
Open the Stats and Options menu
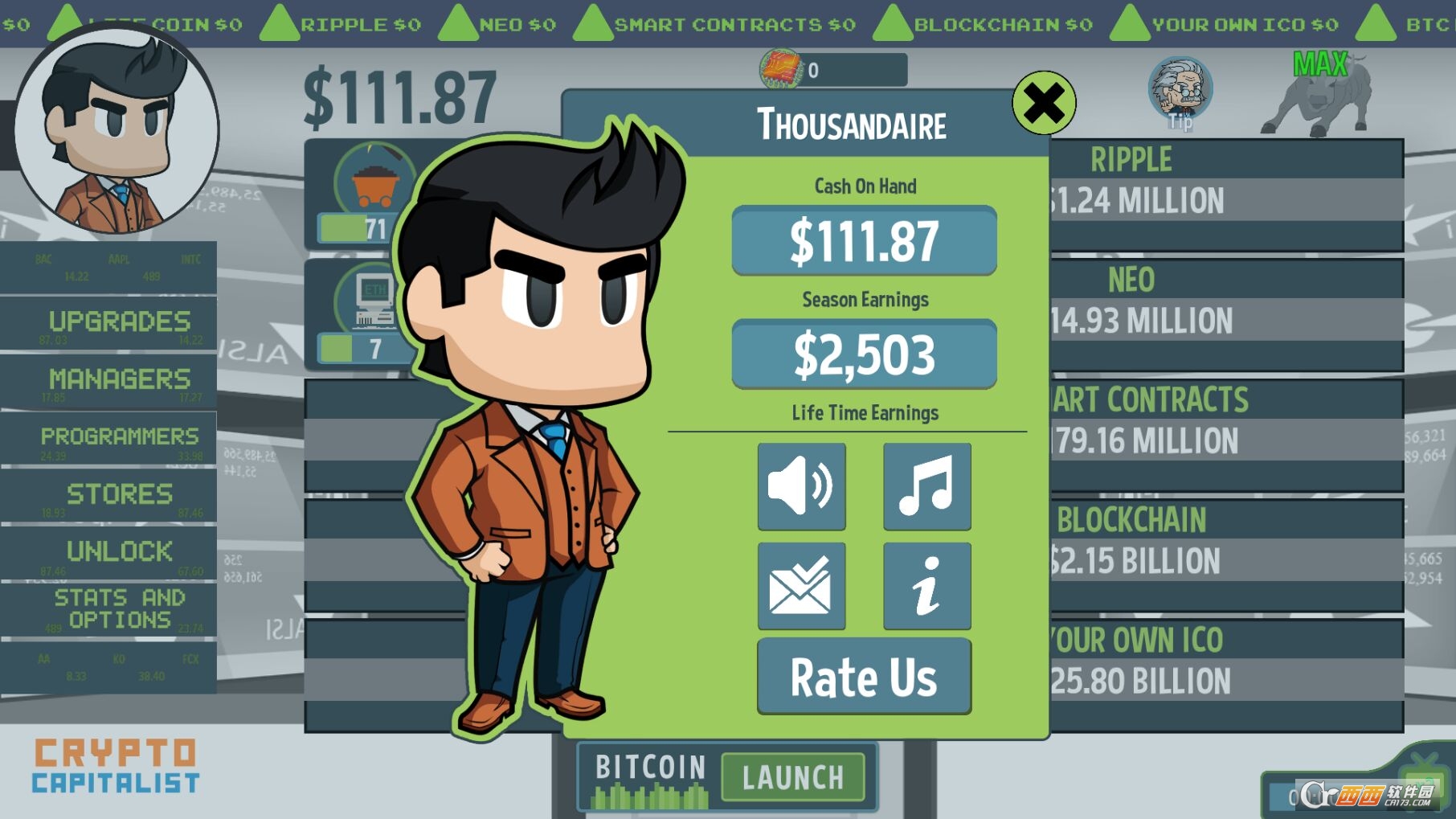(x=117, y=608)
